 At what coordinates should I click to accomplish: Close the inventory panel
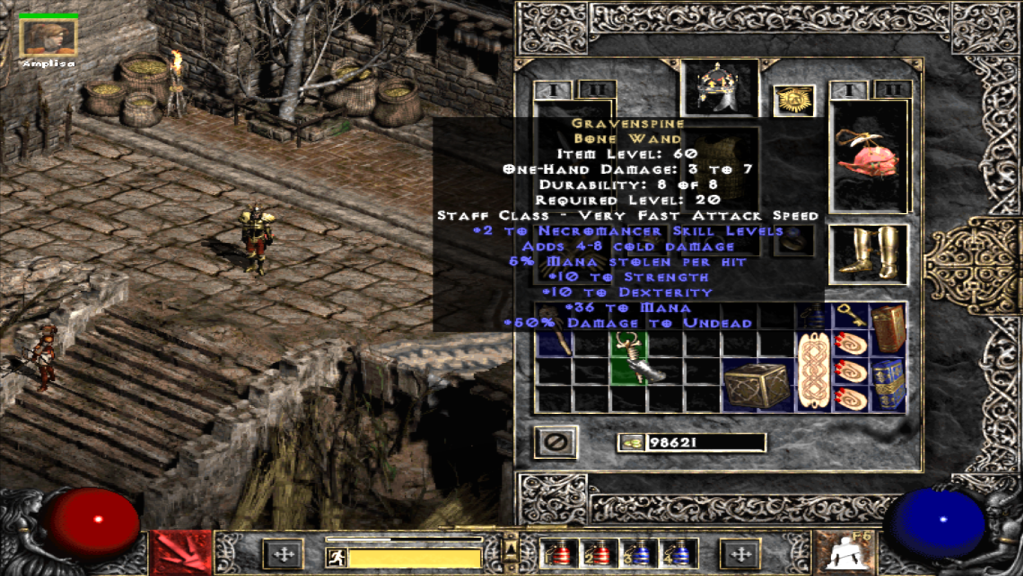point(553,441)
